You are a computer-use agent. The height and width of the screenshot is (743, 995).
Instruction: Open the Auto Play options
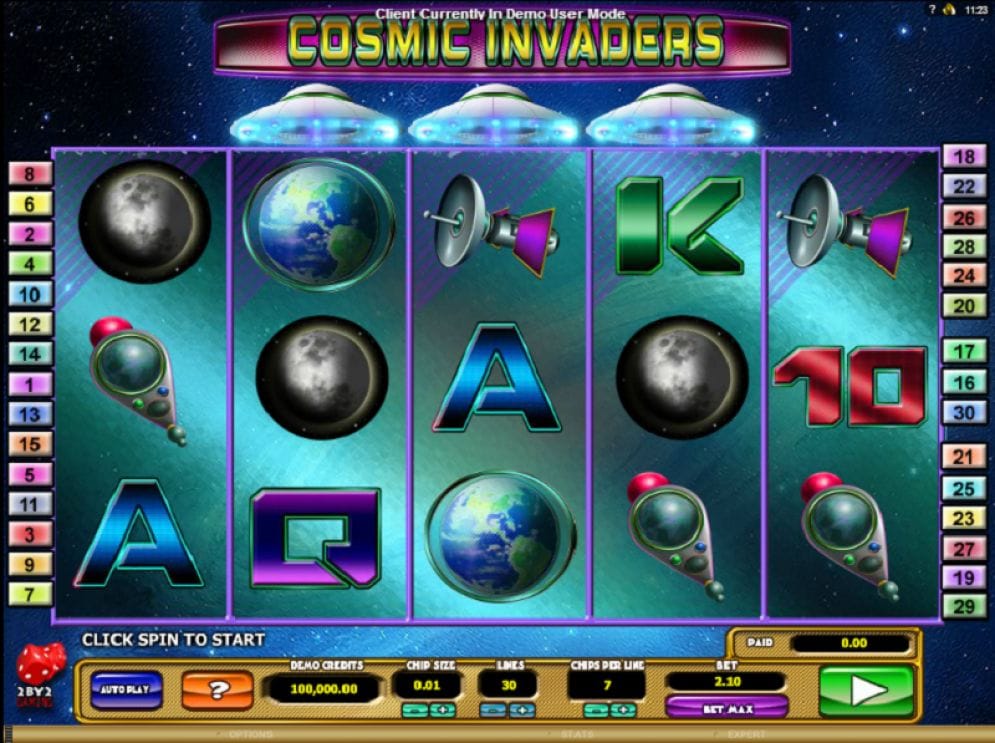127,689
